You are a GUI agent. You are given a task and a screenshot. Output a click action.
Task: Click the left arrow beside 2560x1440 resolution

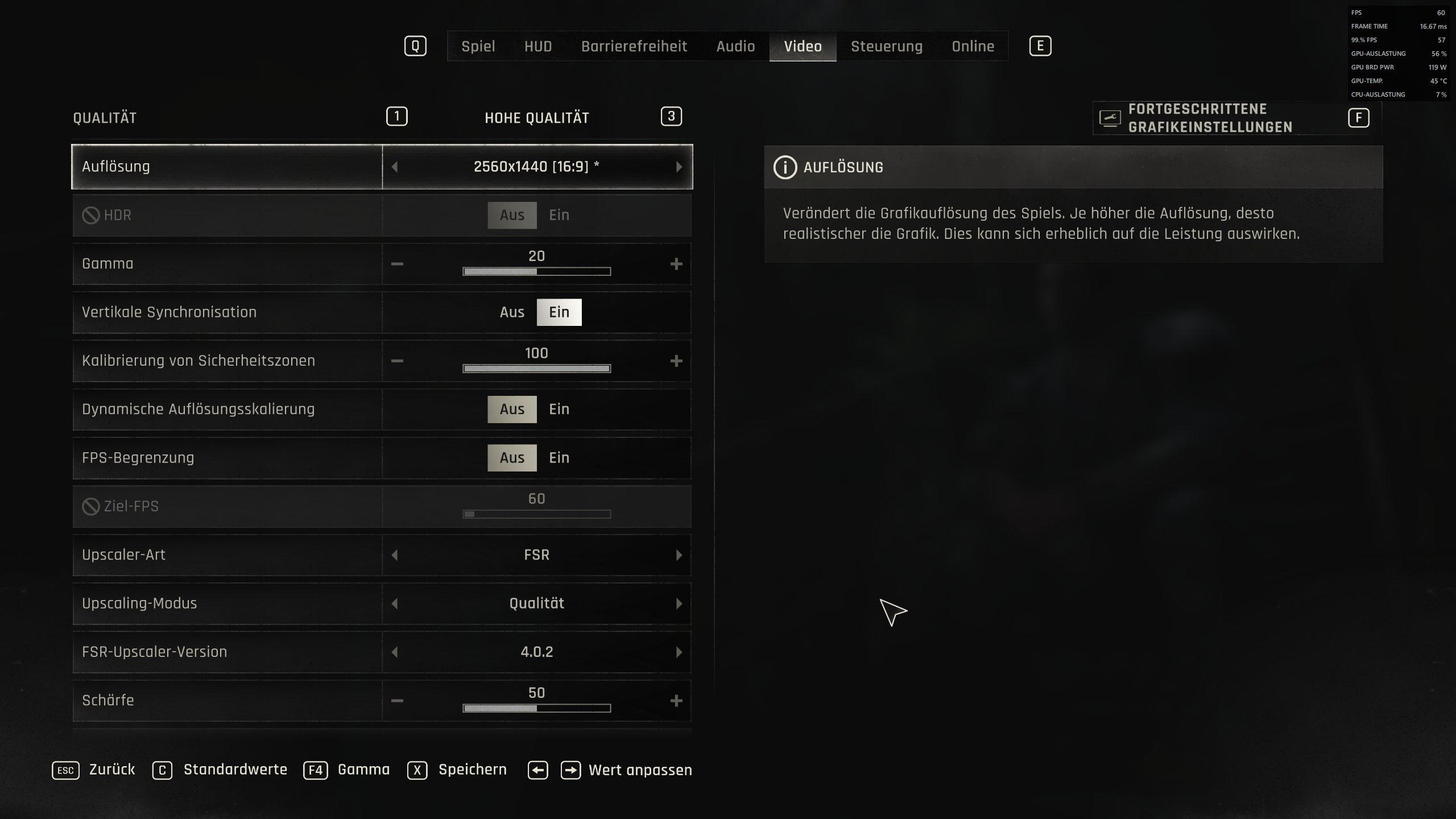pos(395,166)
